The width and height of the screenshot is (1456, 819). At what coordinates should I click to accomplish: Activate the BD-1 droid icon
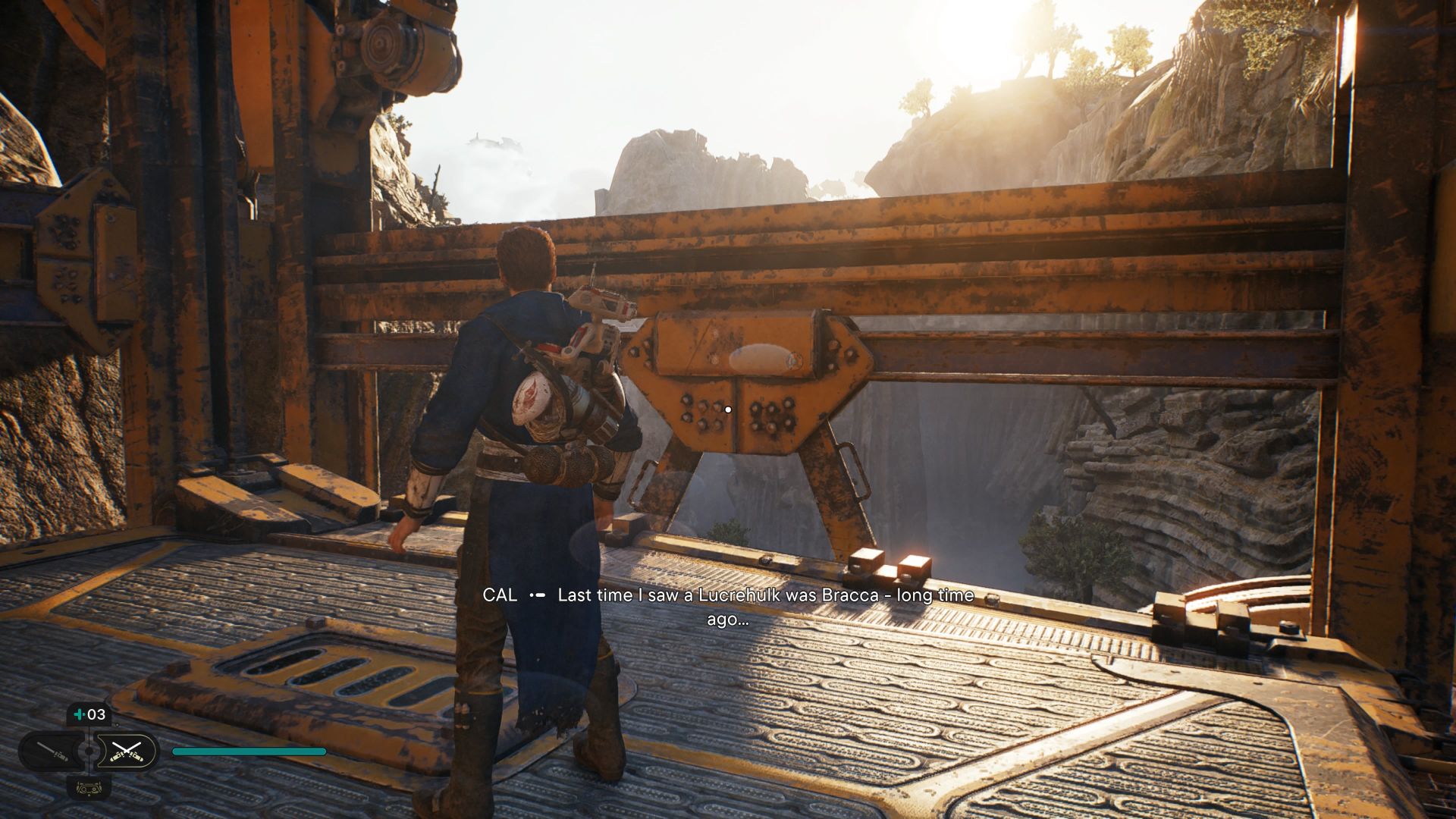pyautogui.click(x=89, y=787)
